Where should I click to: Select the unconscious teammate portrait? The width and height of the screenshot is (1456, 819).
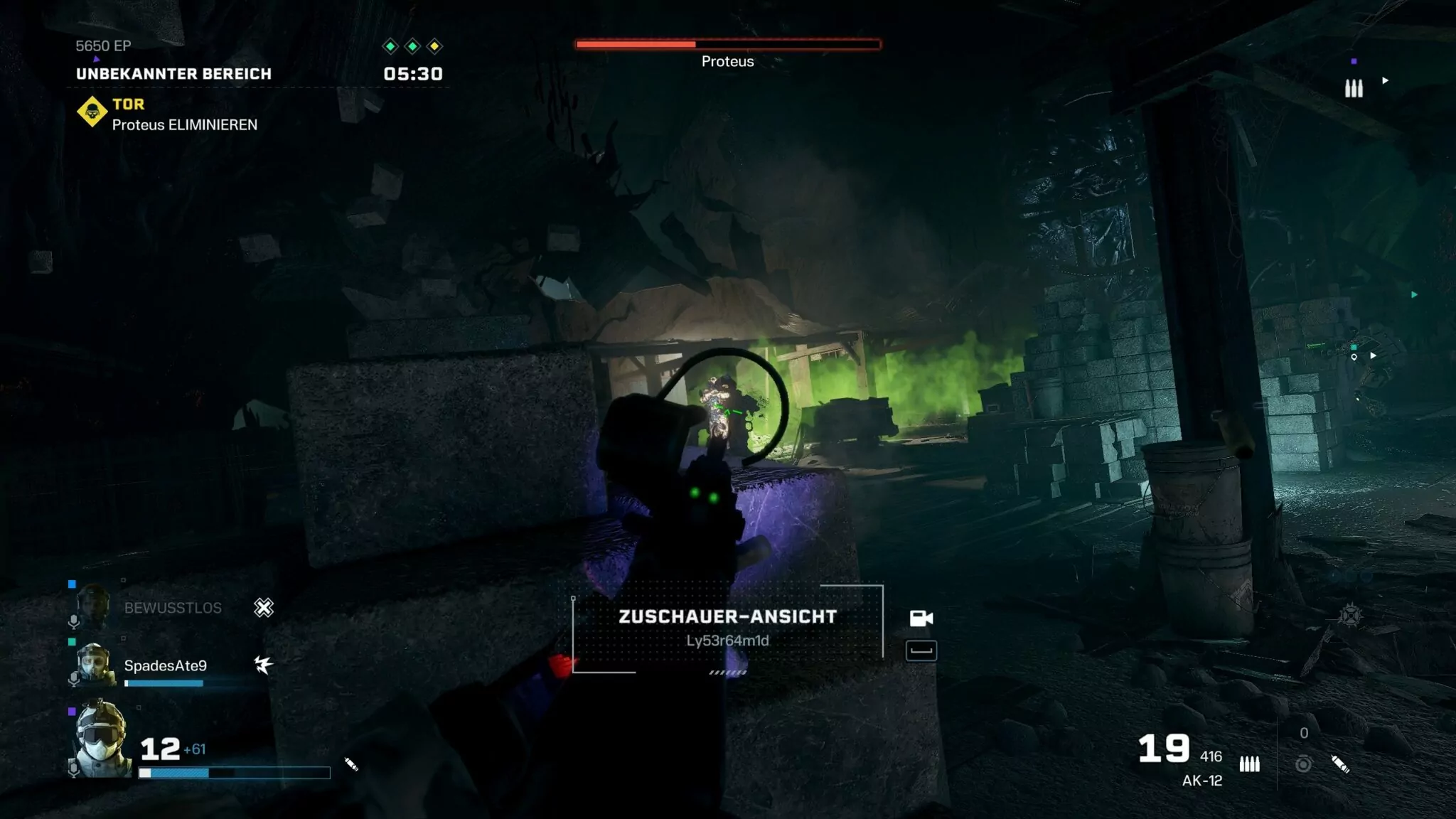[93, 606]
